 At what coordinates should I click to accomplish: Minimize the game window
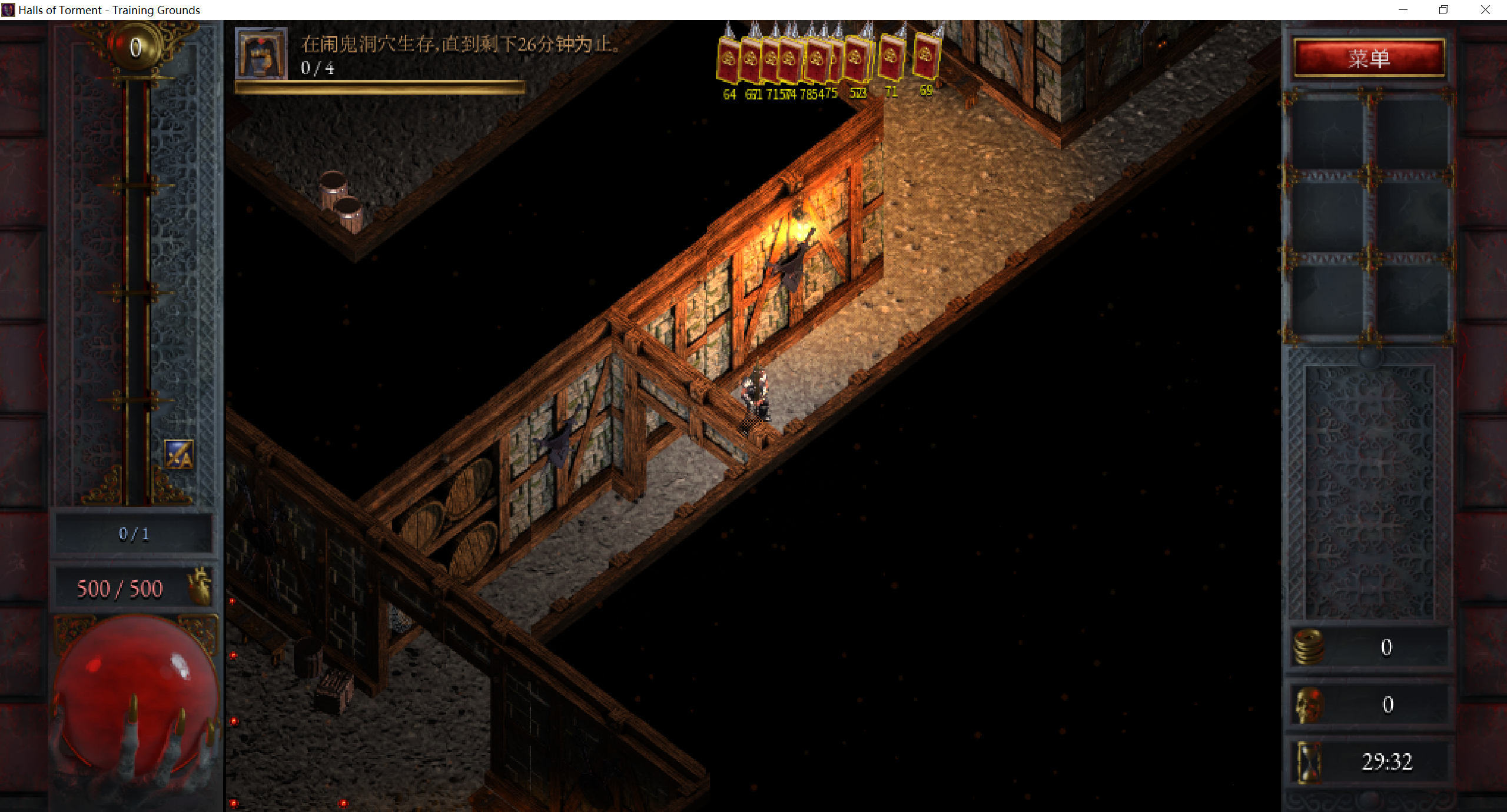pos(1403,10)
